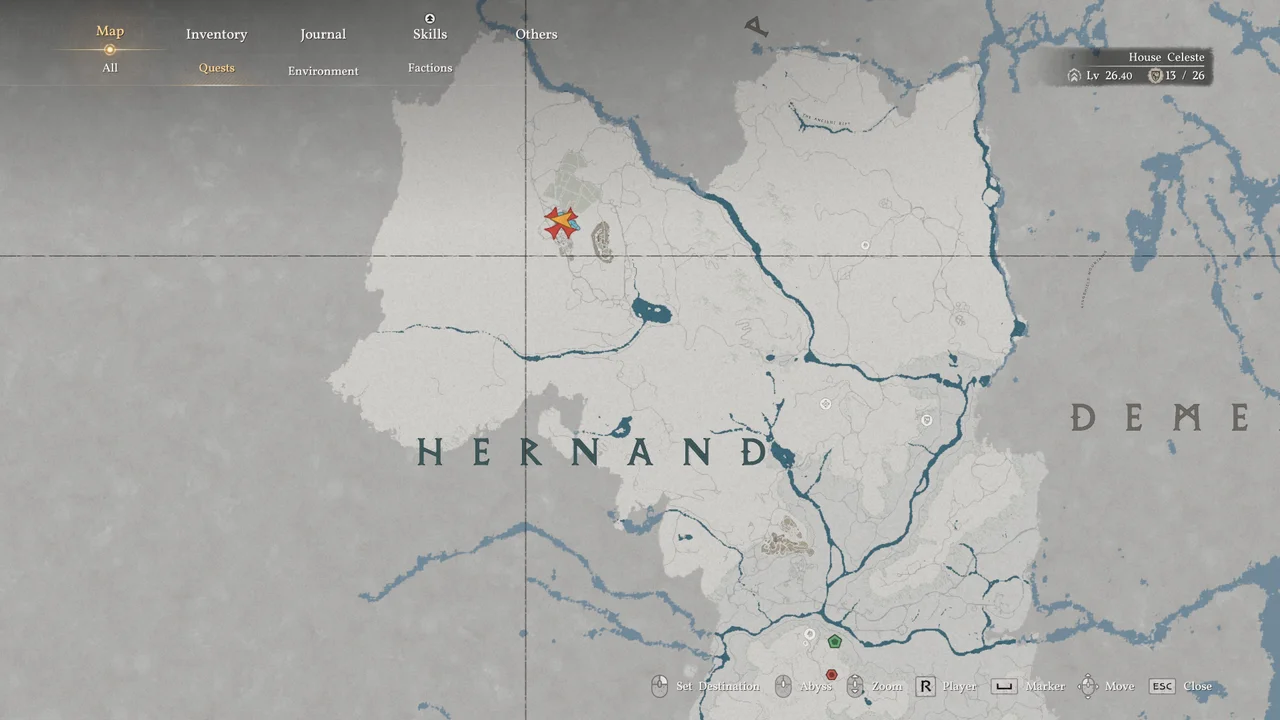Show All map markers filter
The image size is (1280, 720).
[110, 68]
